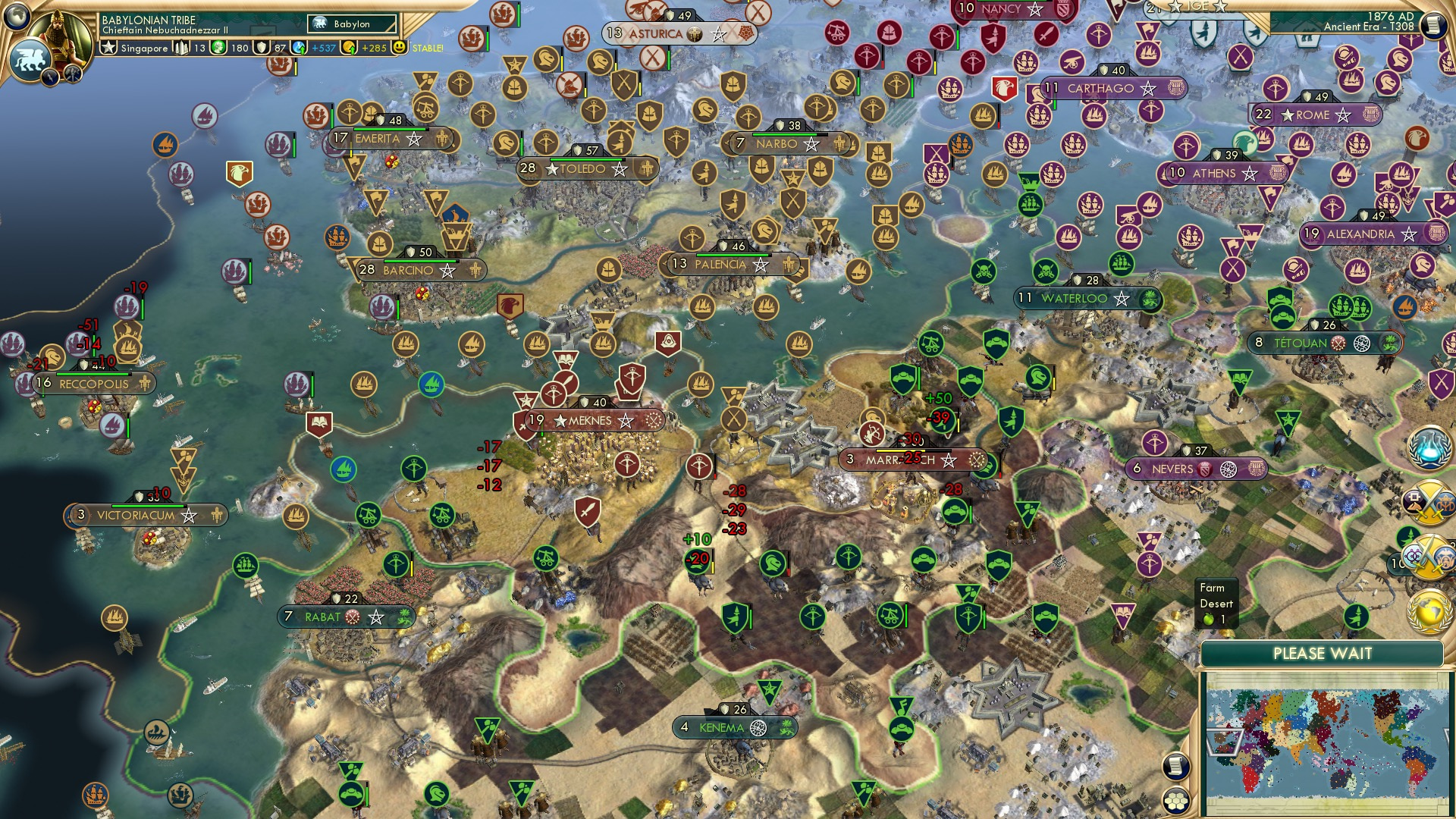This screenshot has width=1456, height=819.
Task: Open the scroll icon left of the minimap
Action: pos(1175,766)
